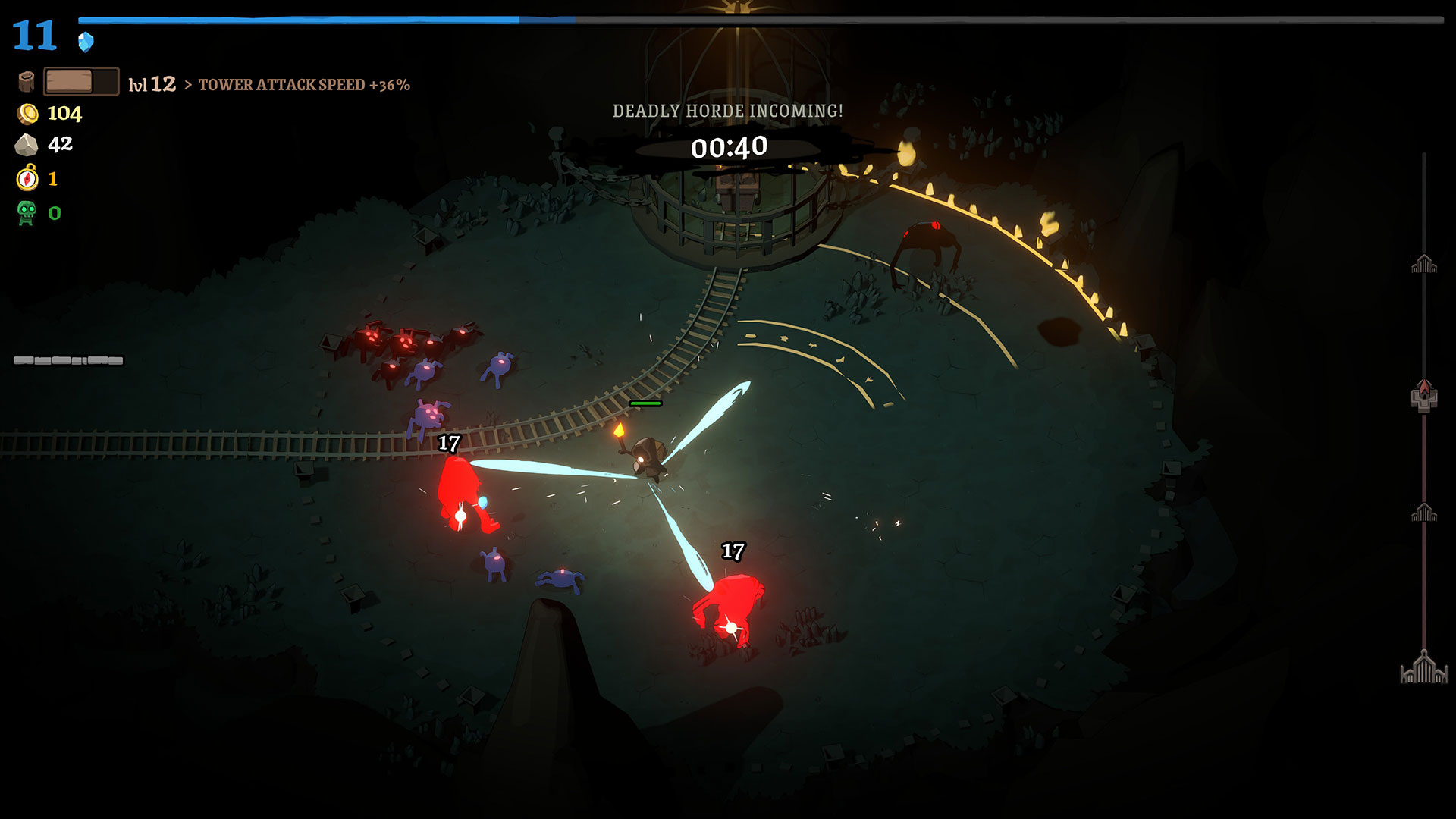Viewport: 1456px width, 819px height.
Task: Click the wood log resource icon
Action: 27,82
